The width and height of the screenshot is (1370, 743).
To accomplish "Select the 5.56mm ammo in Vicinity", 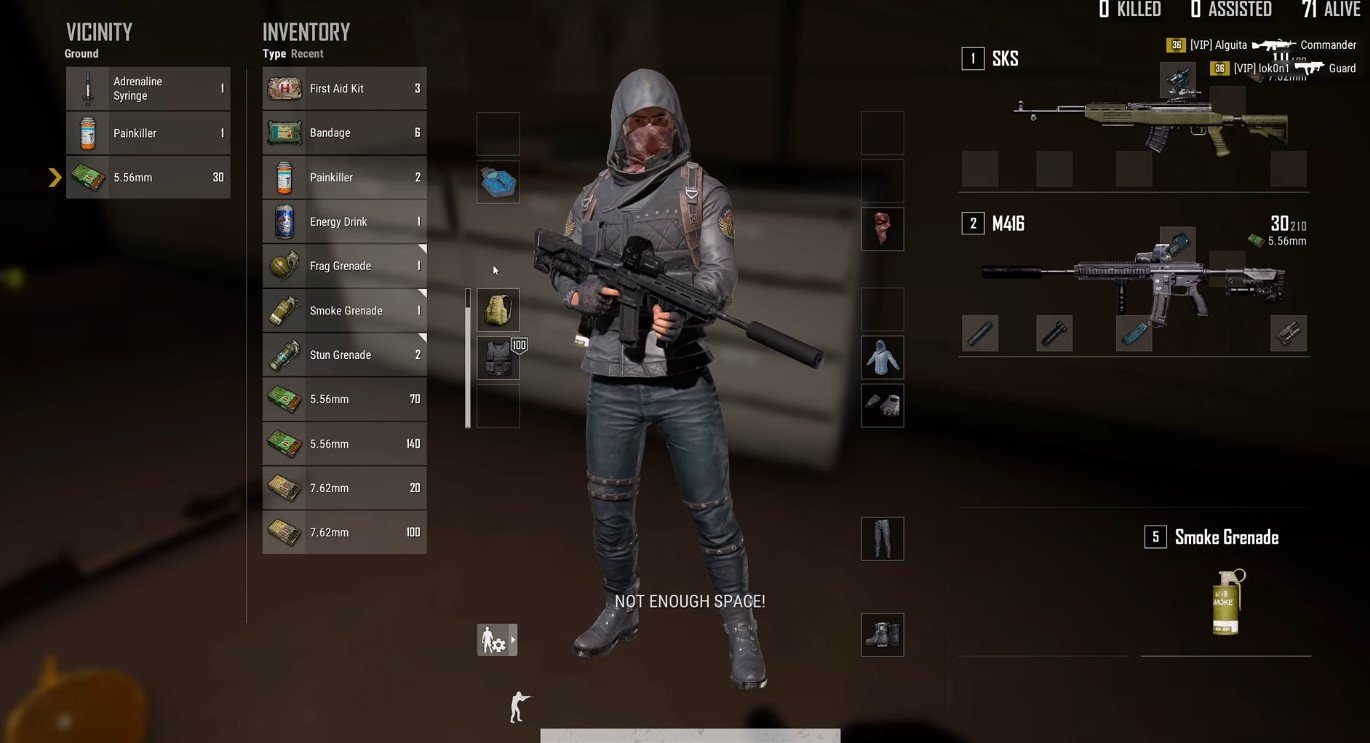I will click(148, 177).
